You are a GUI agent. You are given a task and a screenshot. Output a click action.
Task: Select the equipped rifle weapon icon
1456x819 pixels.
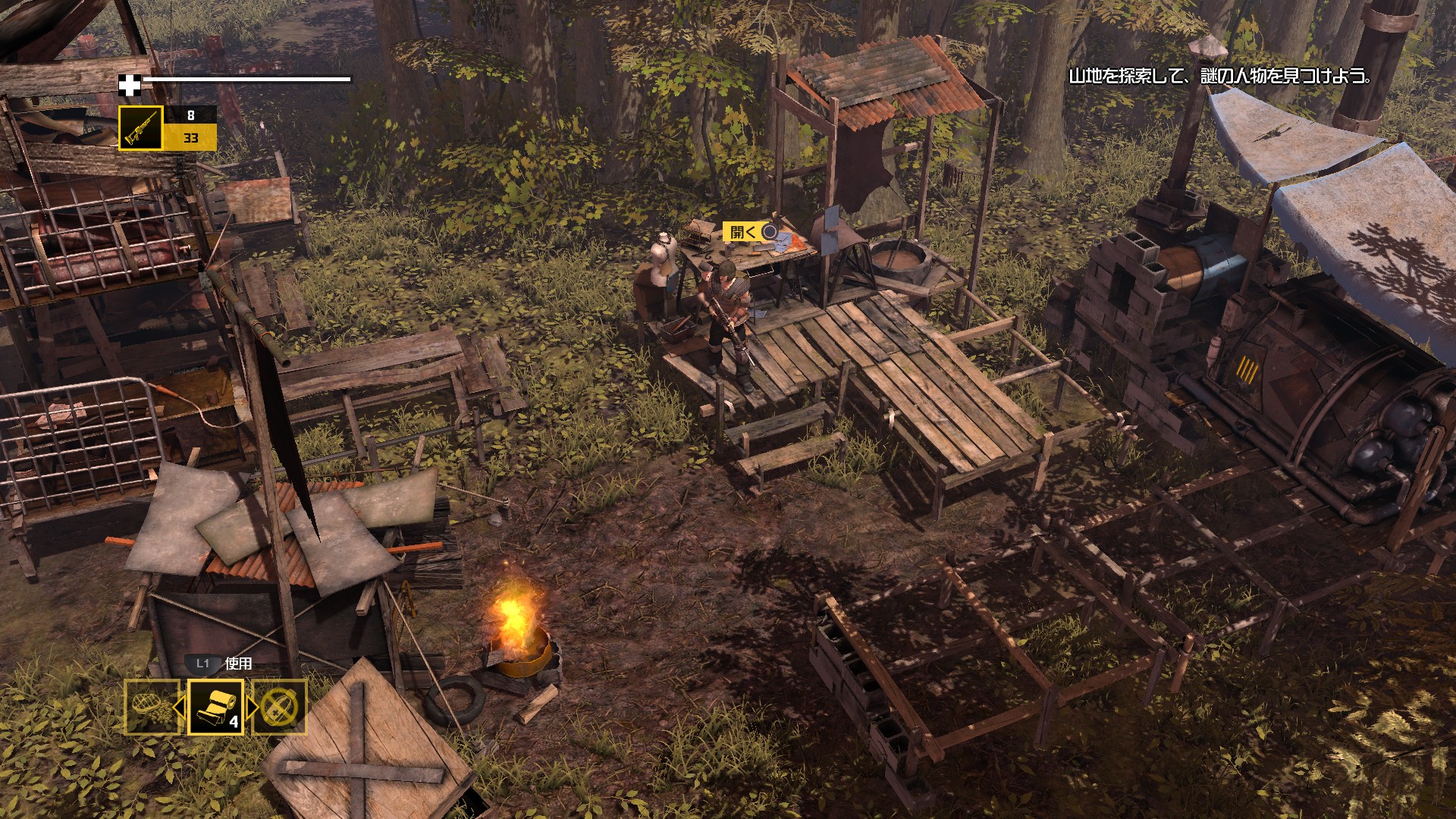(x=140, y=128)
